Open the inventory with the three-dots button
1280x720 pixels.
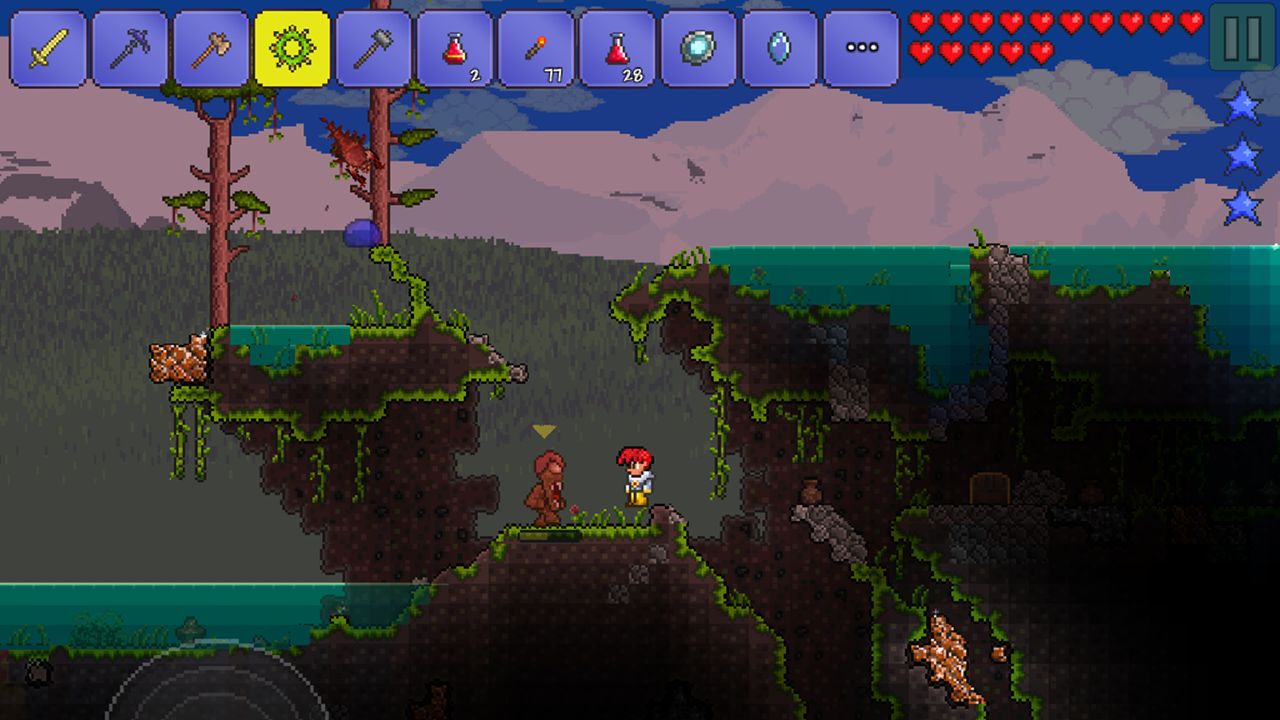coord(861,48)
